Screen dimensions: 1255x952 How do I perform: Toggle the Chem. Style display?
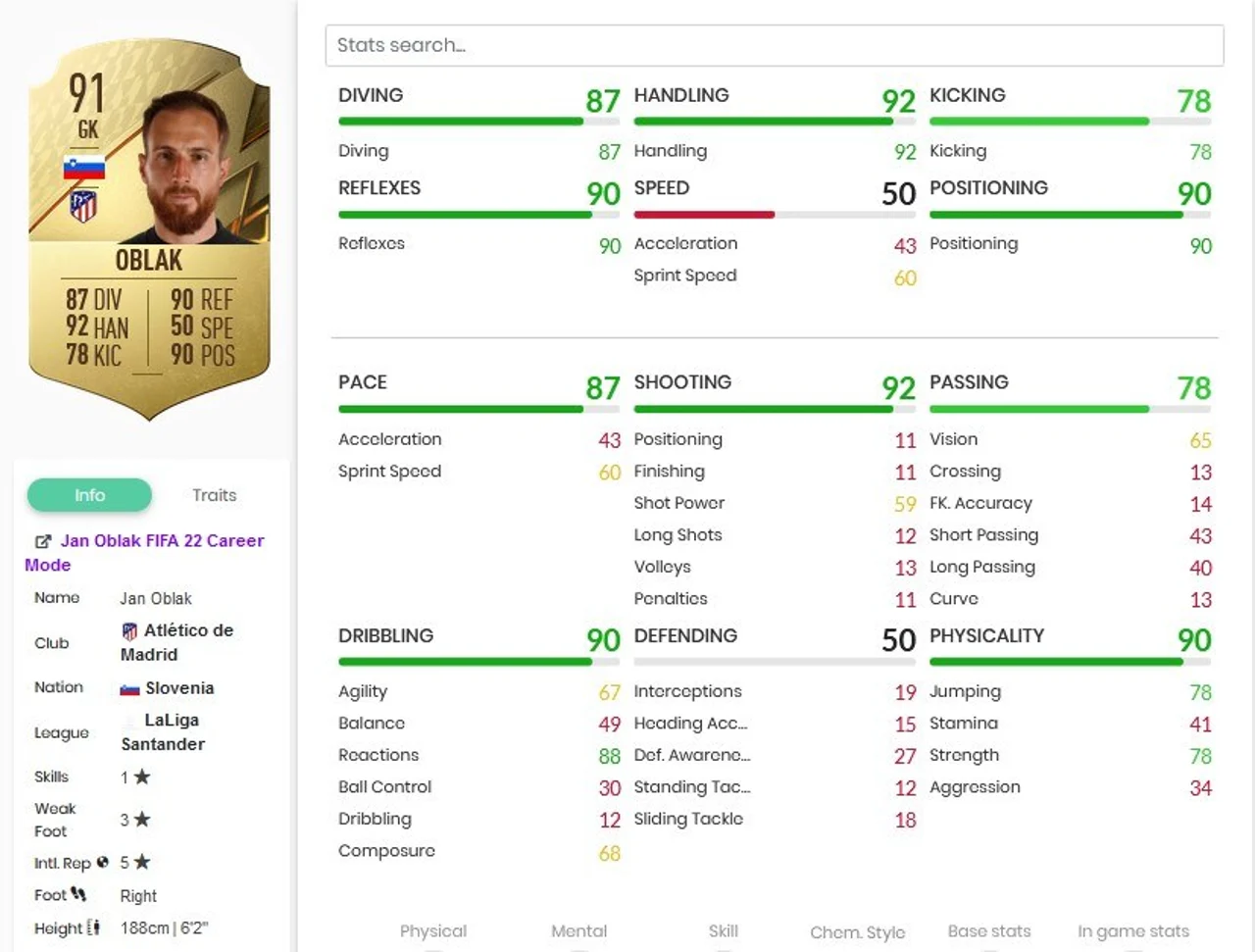tap(857, 931)
